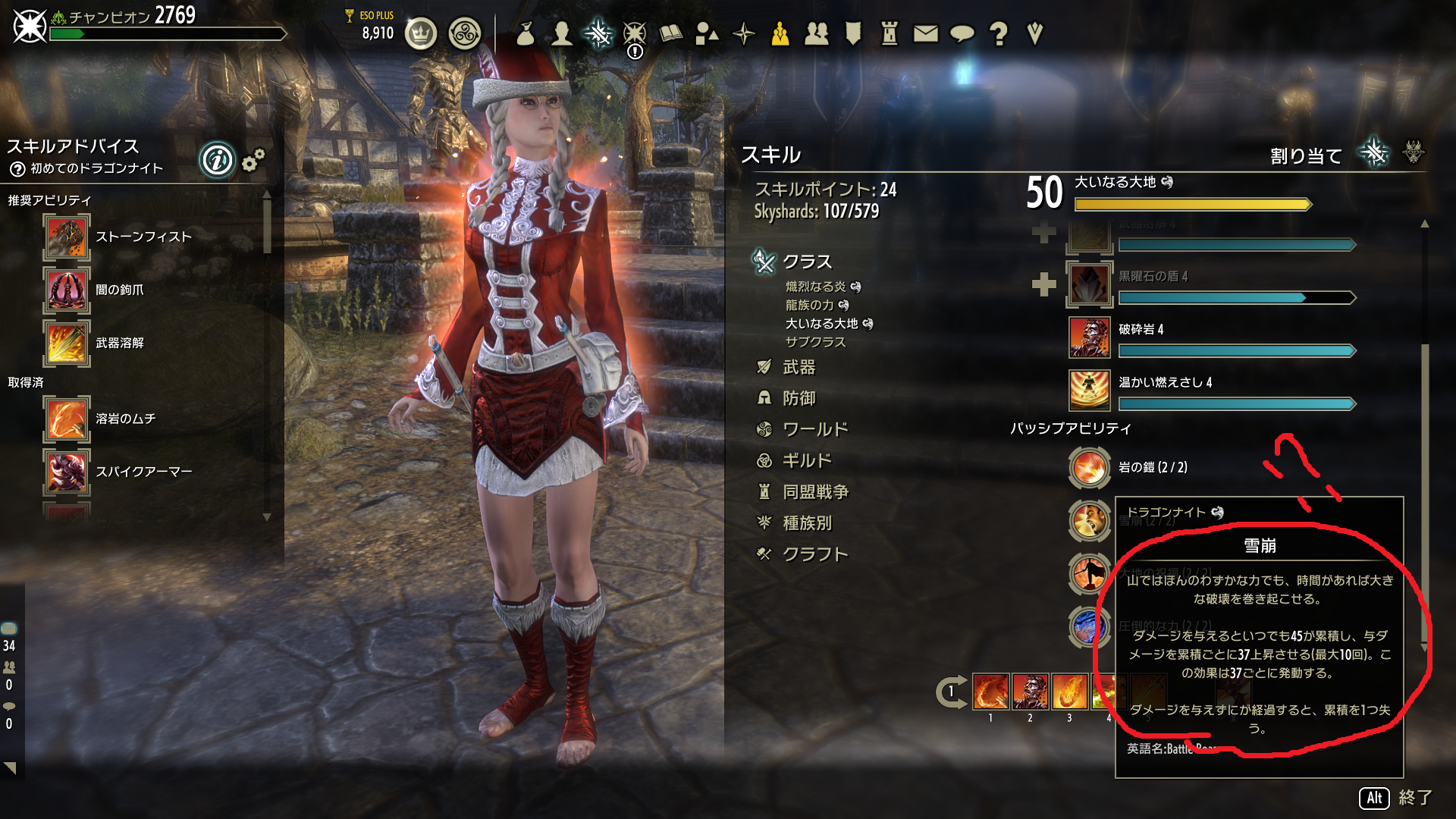This screenshot has width=1456, height=819.
Task: Select the 溶岩のムチ acquired ability
Action: point(67,419)
